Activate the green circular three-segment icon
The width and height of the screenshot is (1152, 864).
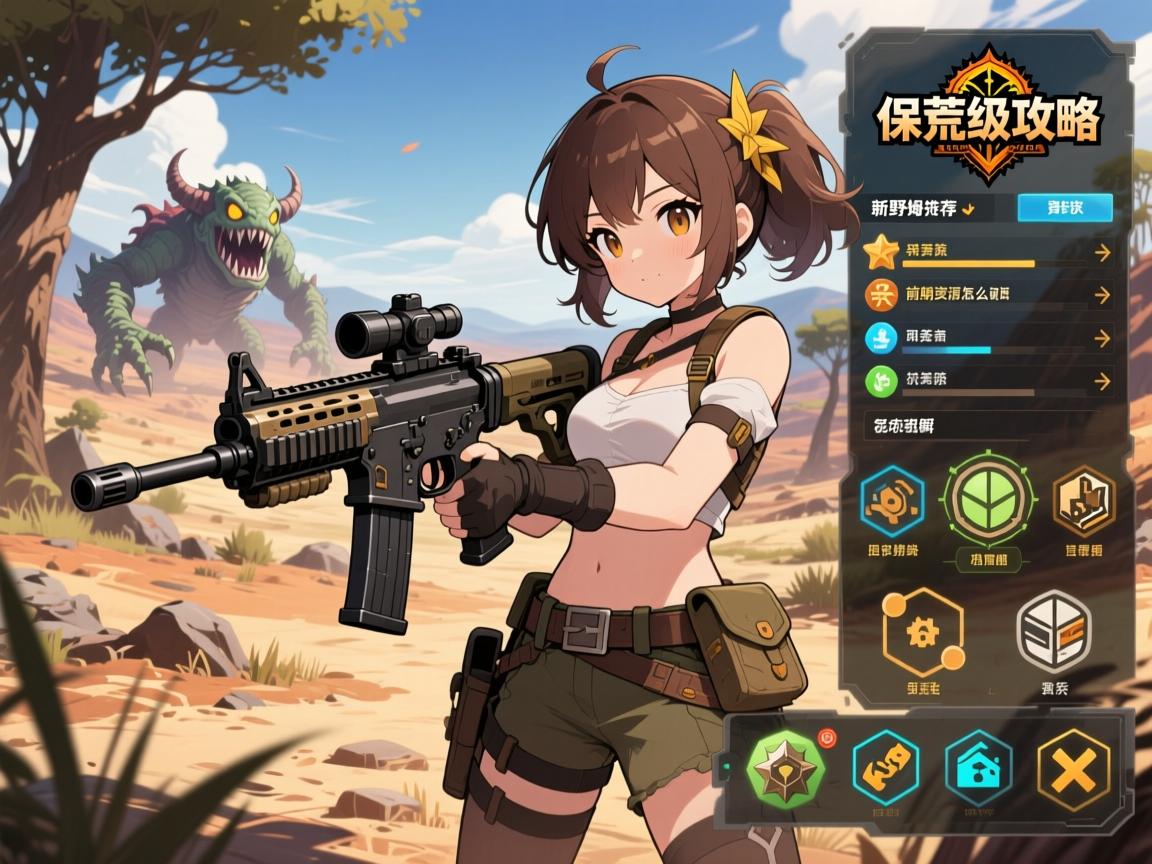987,500
